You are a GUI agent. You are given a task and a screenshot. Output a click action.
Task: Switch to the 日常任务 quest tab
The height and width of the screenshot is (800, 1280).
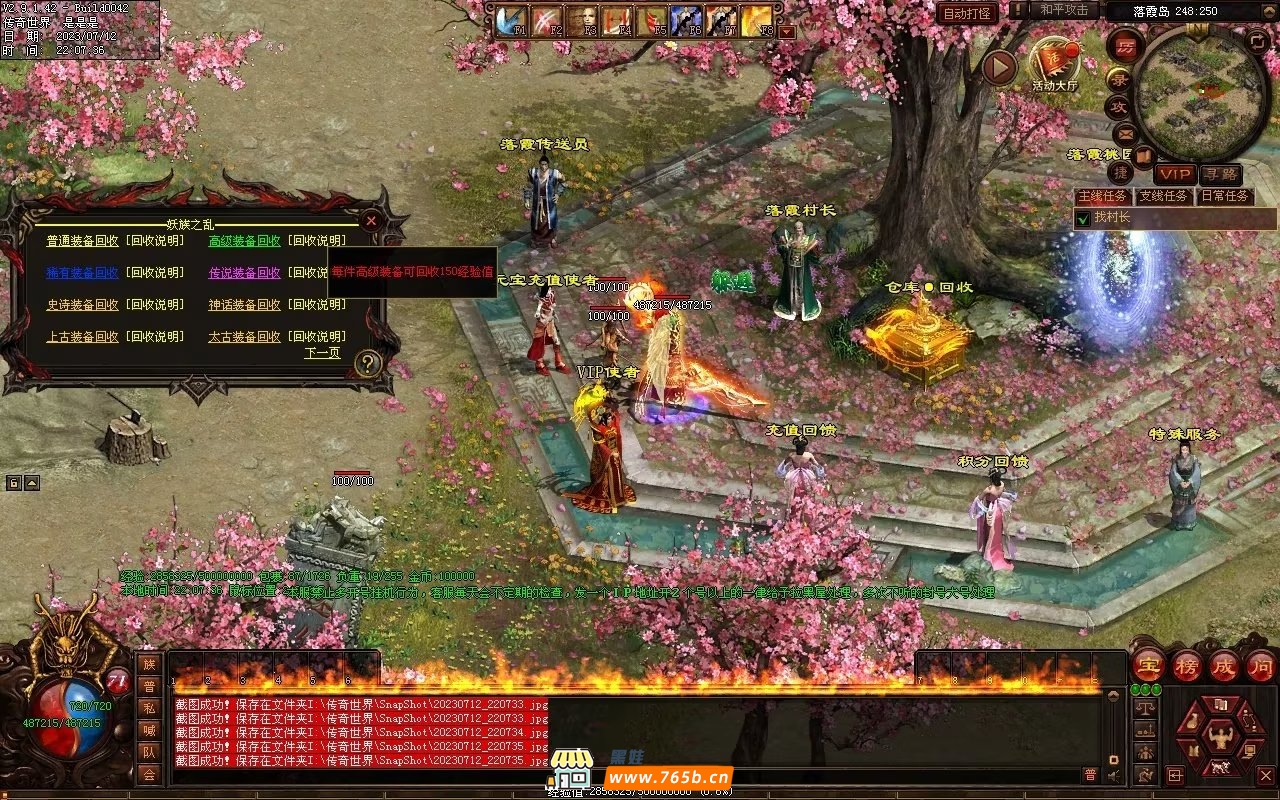pos(1225,196)
